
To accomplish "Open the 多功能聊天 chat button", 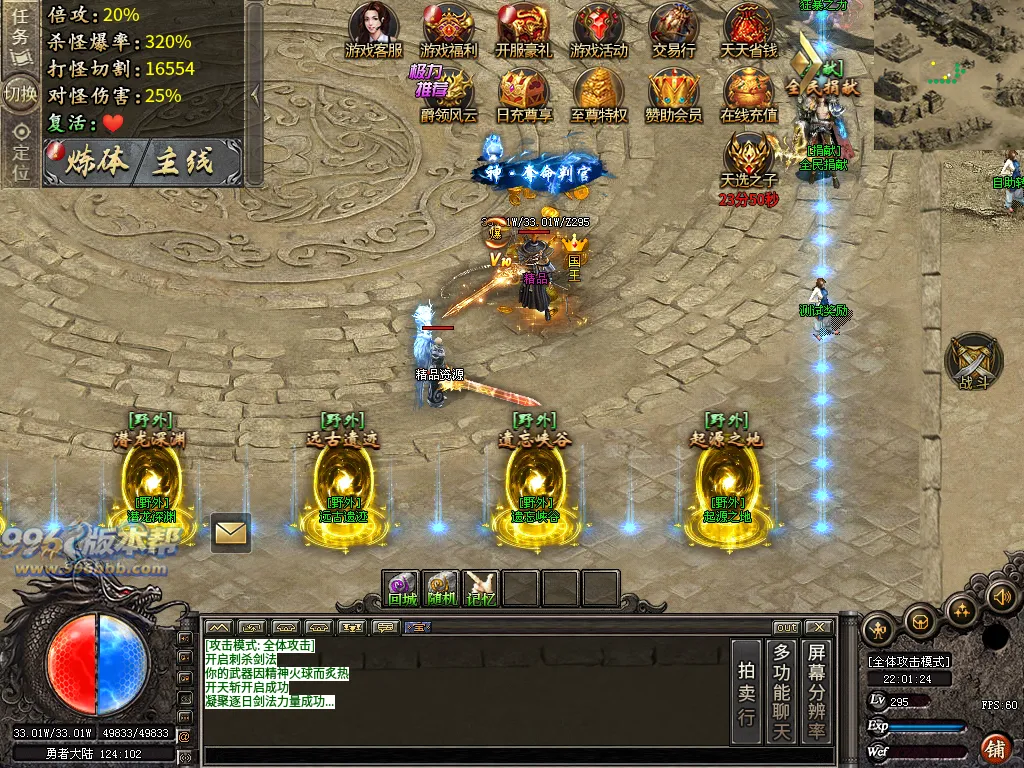I will pyautogui.click(x=782, y=692).
